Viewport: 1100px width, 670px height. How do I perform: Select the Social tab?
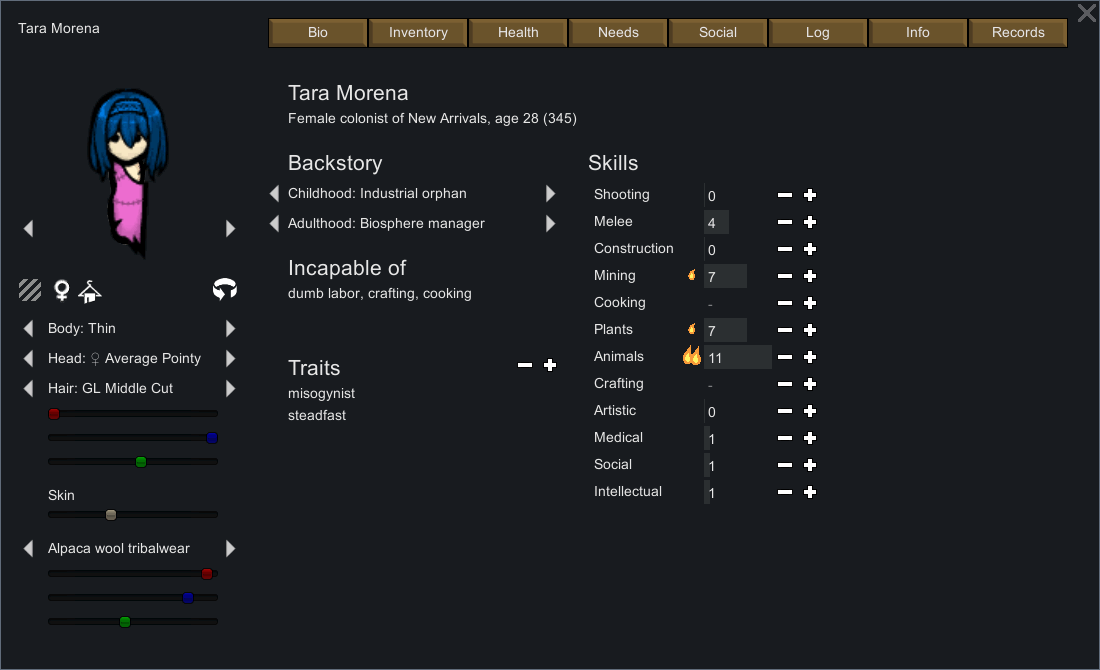[x=718, y=33]
